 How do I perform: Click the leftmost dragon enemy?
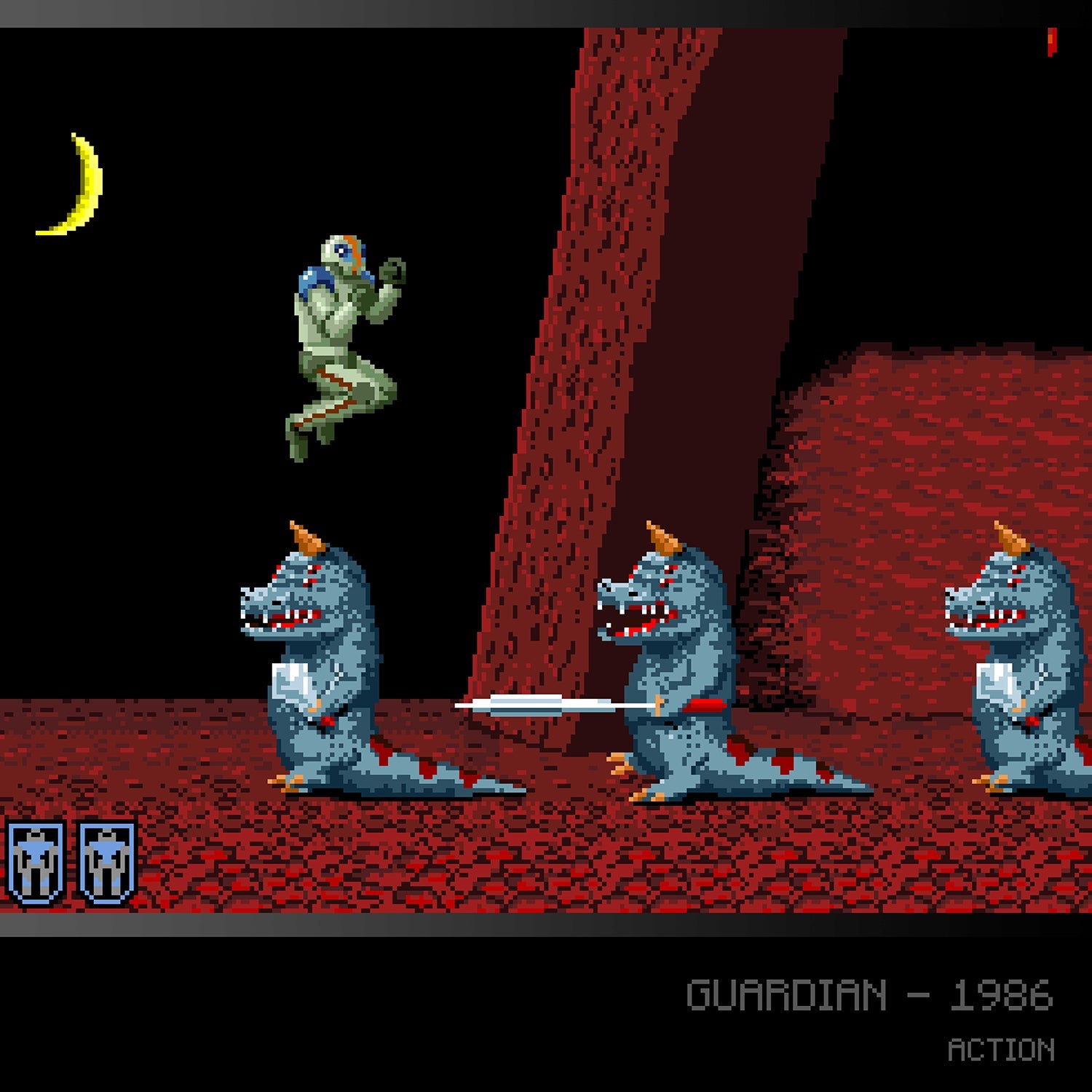coord(313,655)
